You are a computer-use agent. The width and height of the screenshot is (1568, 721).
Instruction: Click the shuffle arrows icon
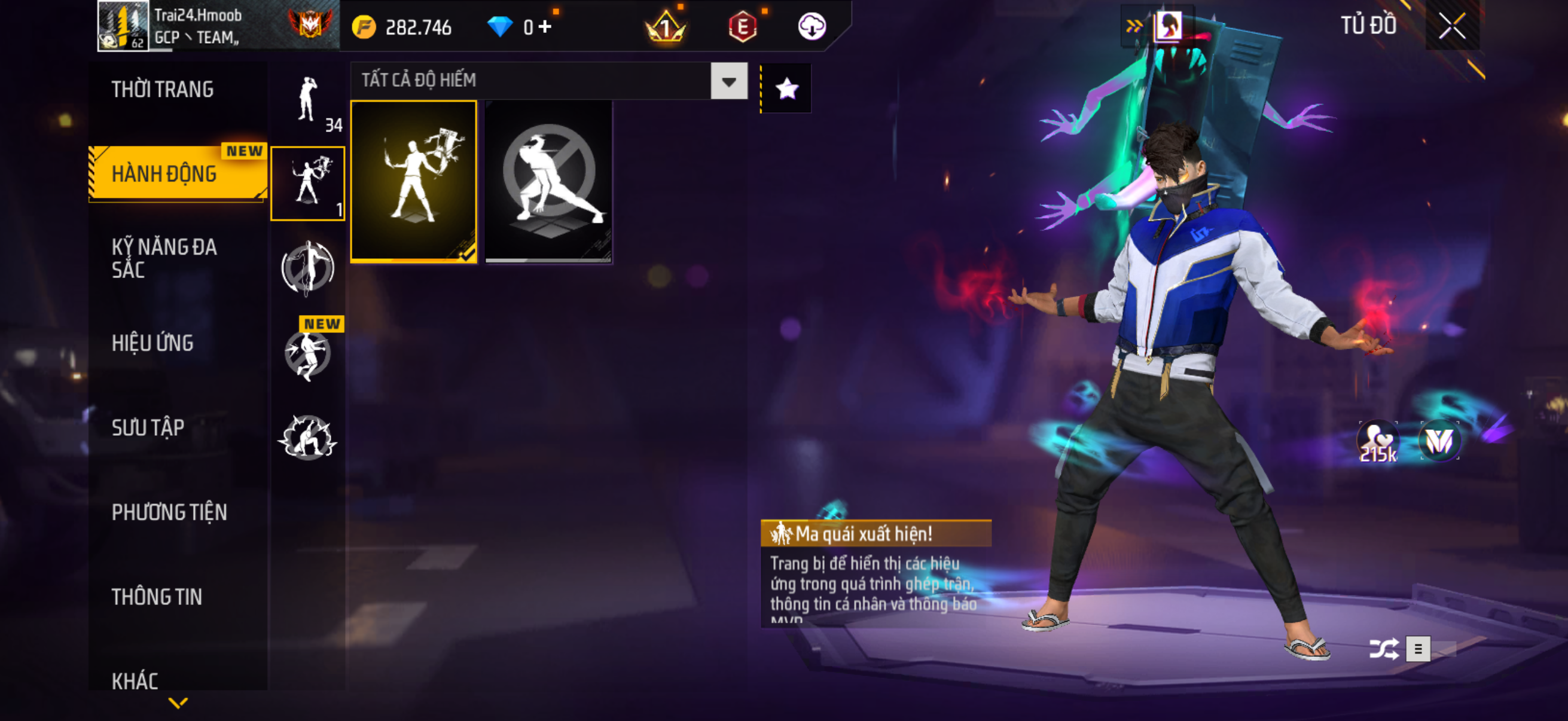(x=1383, y=649)
